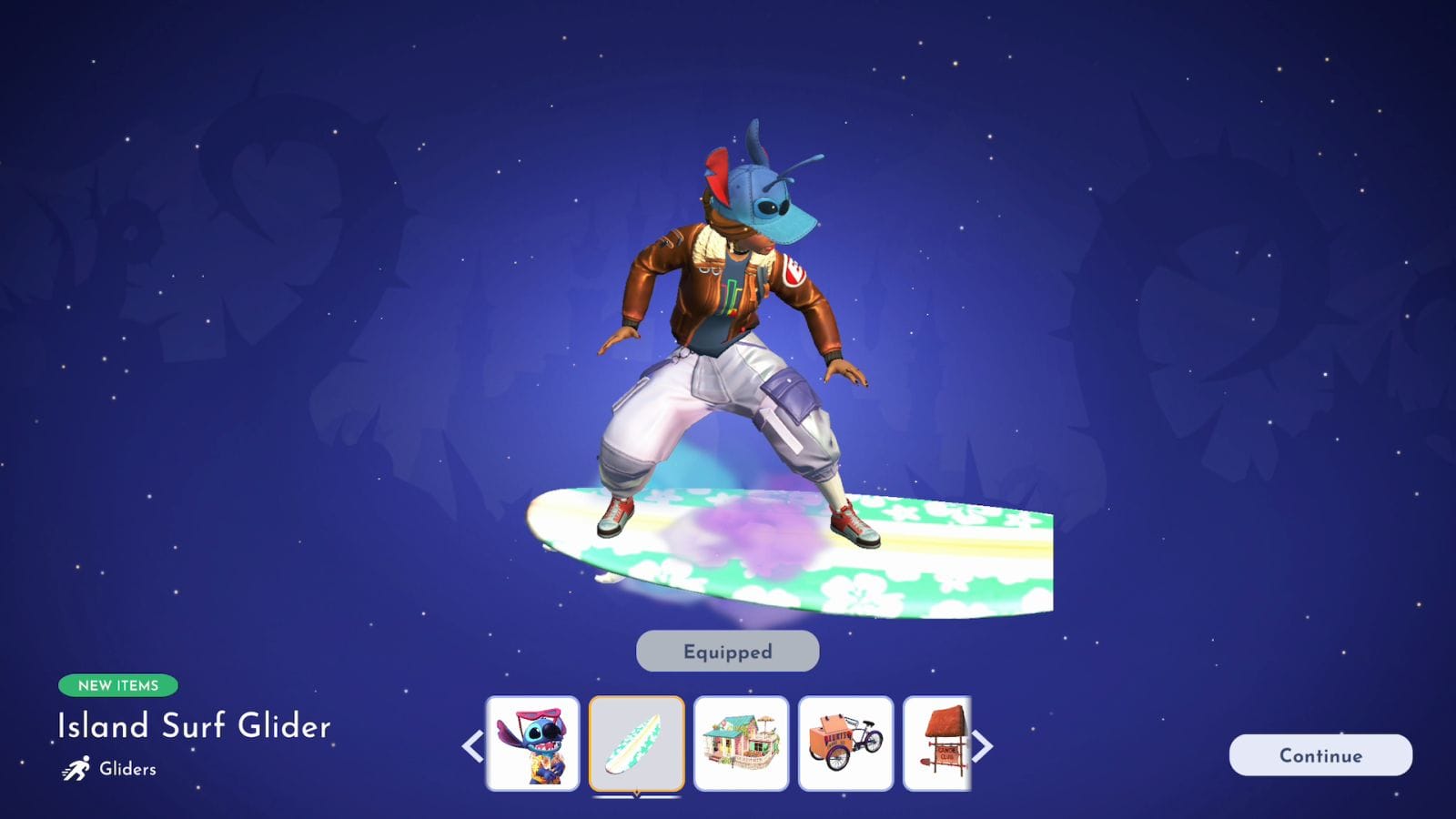Click the Equipped status button

(727, 652)
